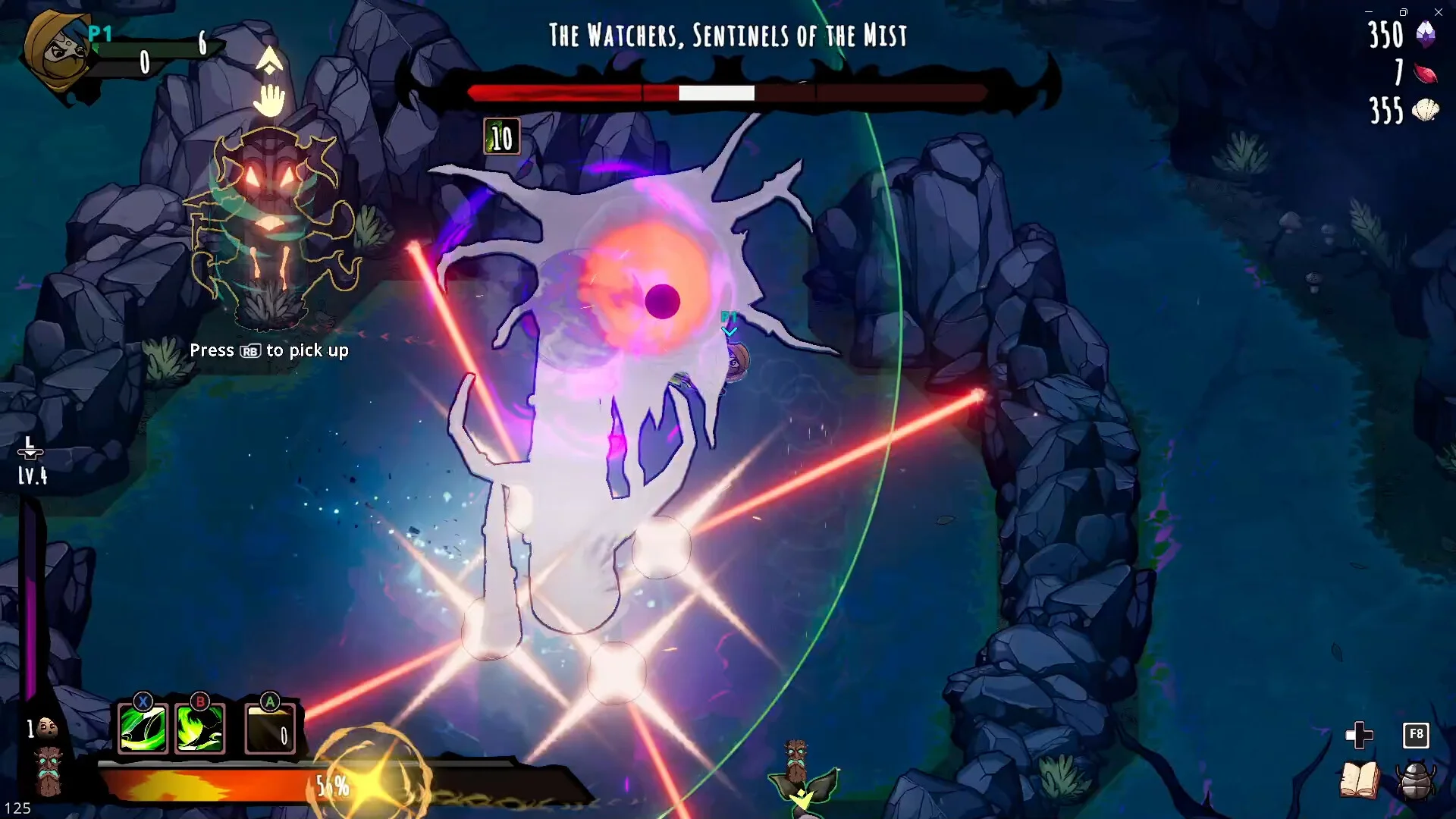Activate the first green slash ability
The height and width of the screenshot is (819, 1456).
coord(143,729)
